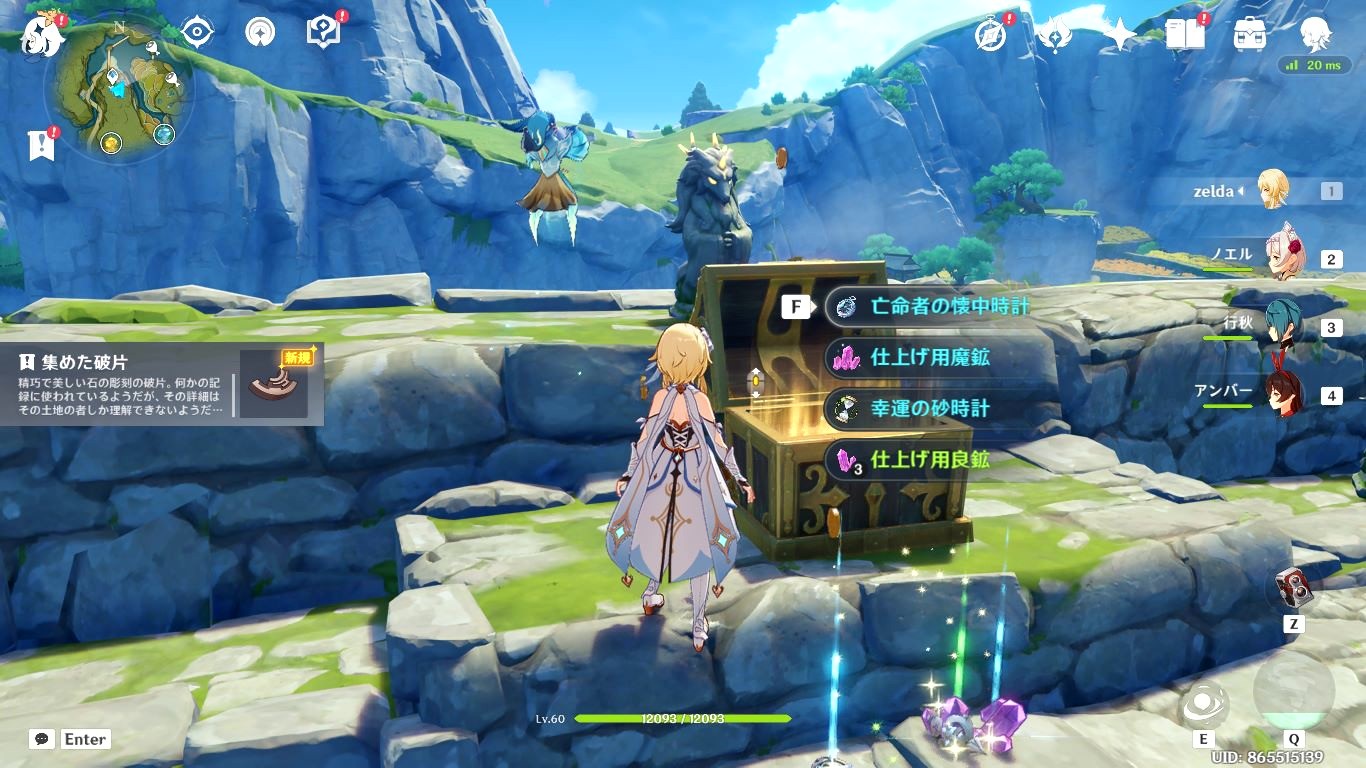The width and height of the screenshot is (1366, 768).
Task: Open the backpack inventory
Action: pyautogui.click(x=1249, y=35)
